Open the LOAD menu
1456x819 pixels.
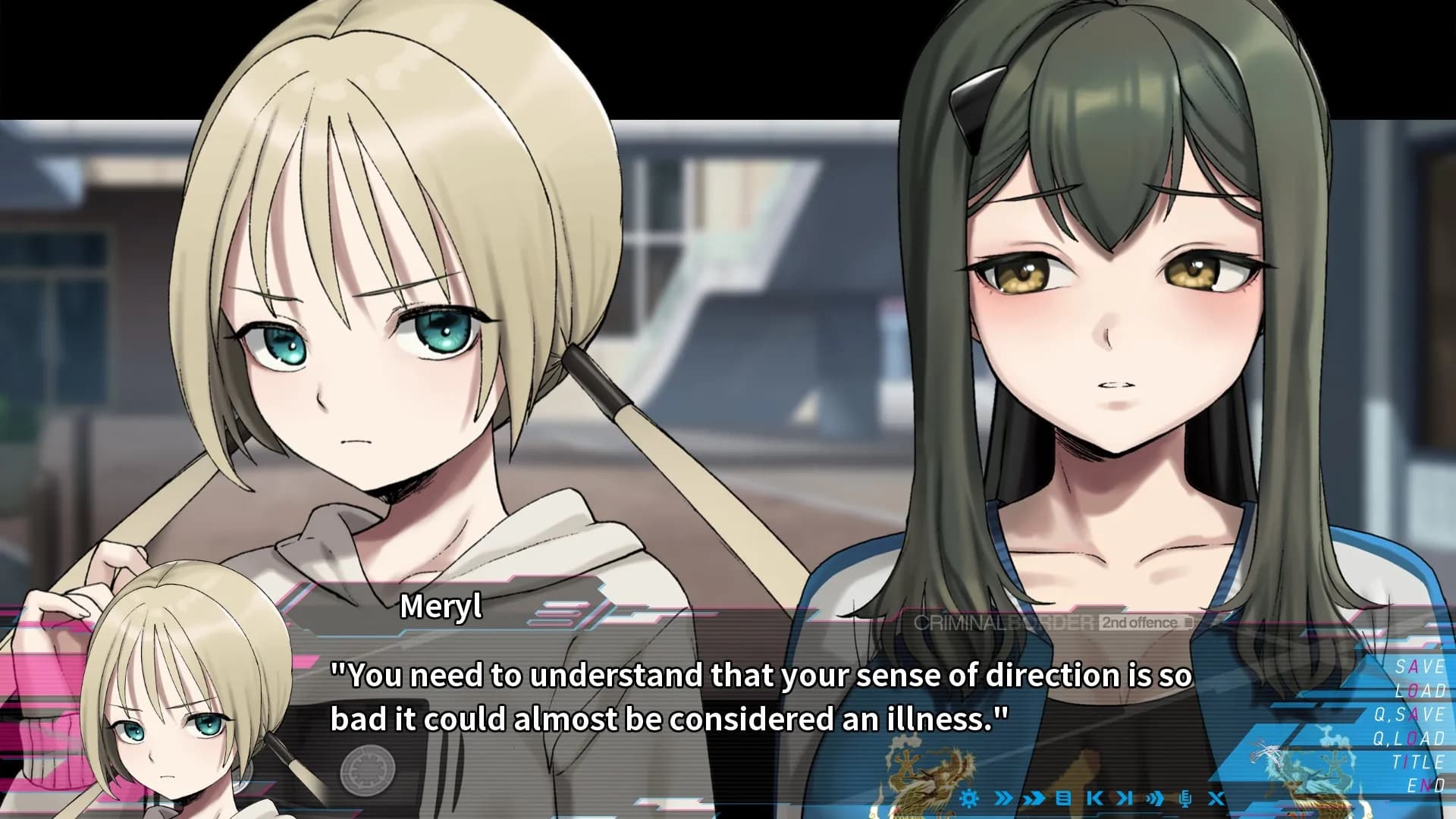[1420, 691]
